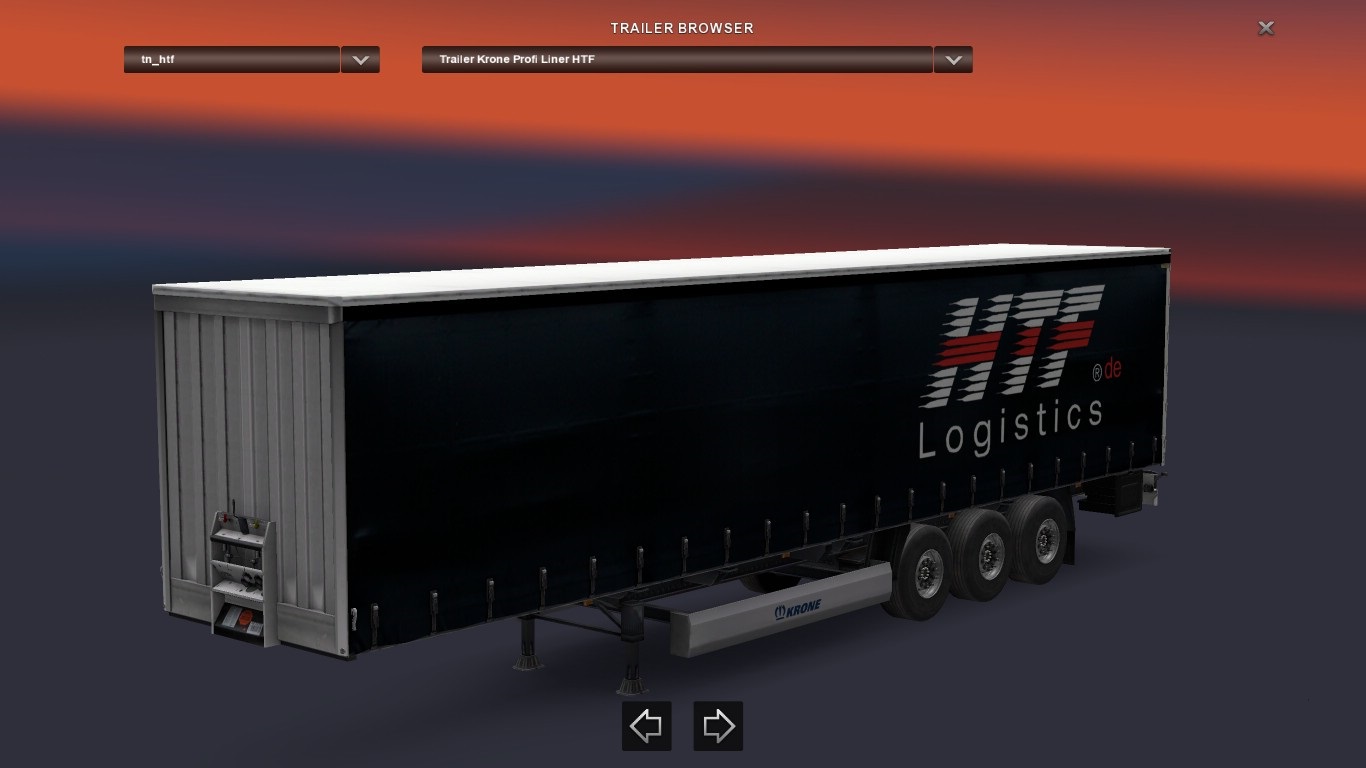Show the next trailer with right arrow
This screenshot has width=1366, height=768.
[718, 726]
